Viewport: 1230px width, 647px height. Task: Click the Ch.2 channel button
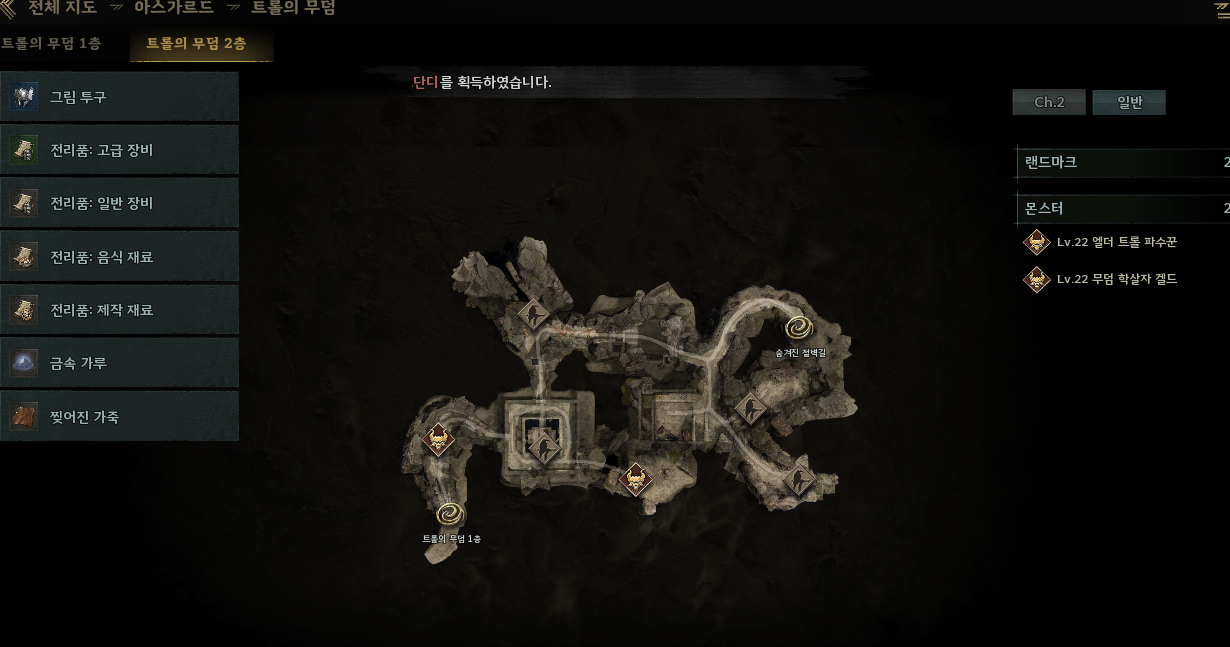click(x=1048, y=102)
